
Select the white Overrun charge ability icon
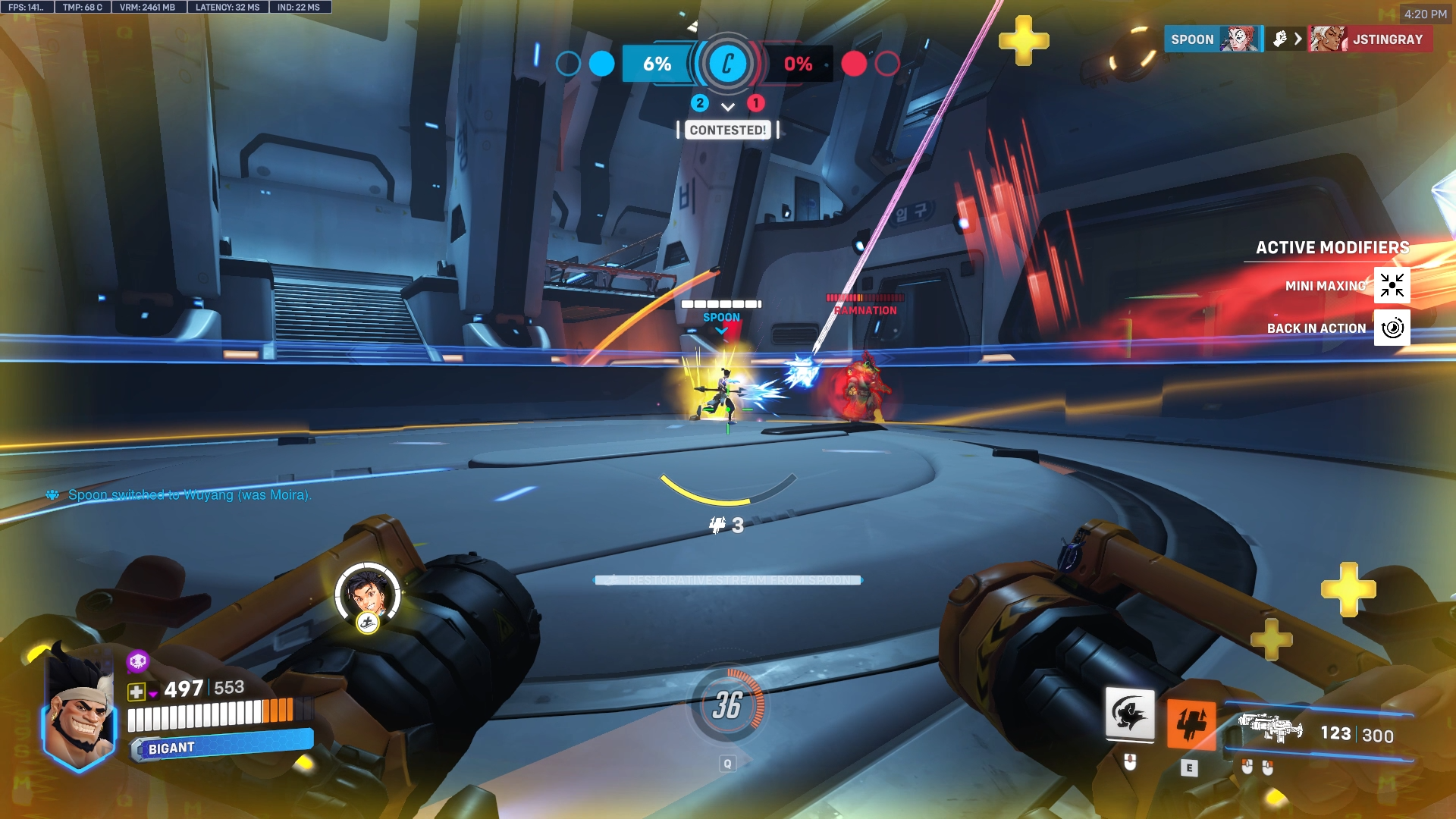pyautogui.click(x=1130, y=714)
